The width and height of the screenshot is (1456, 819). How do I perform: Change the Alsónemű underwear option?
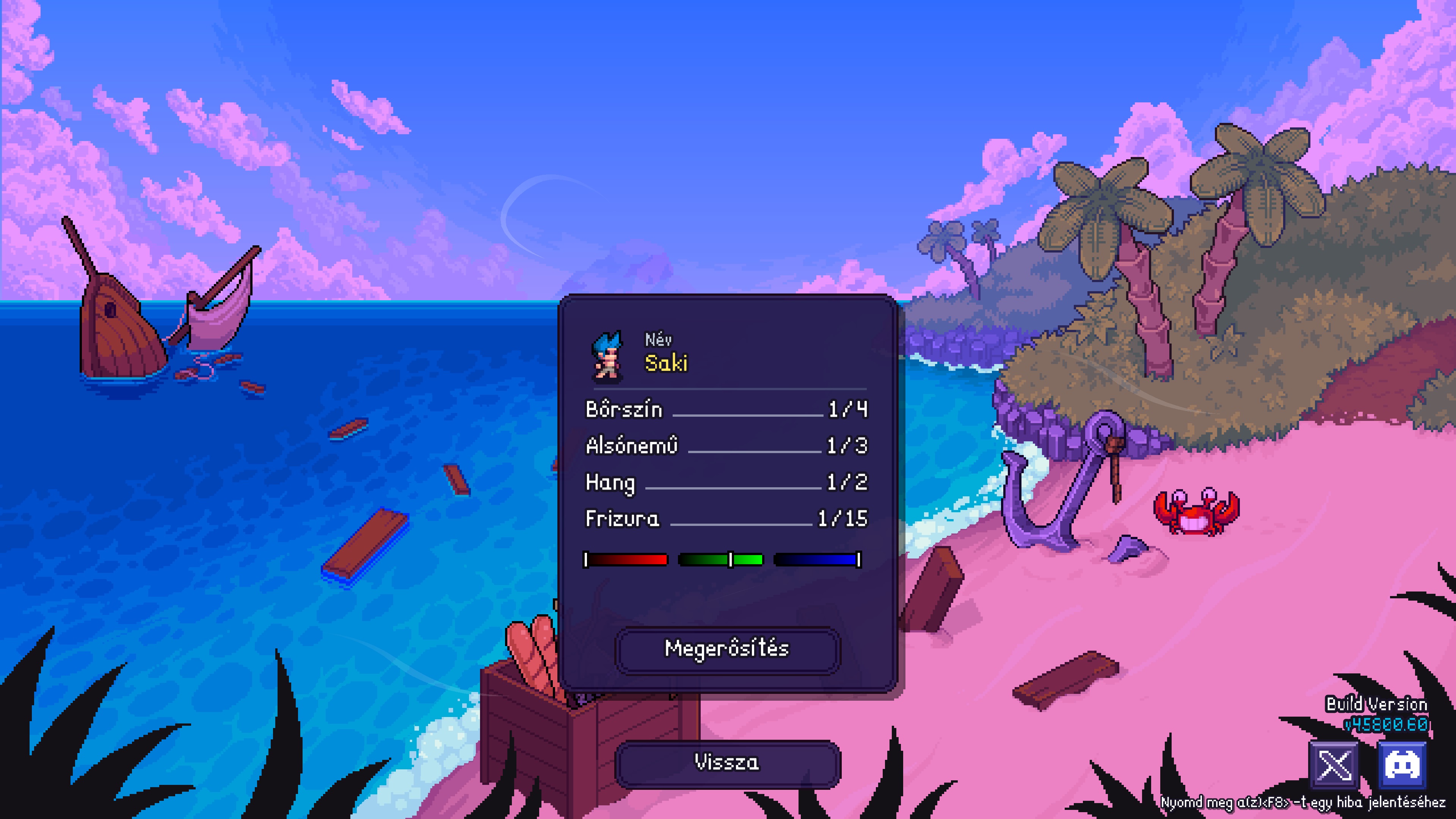pyautogui.click(x=726, y=446)
